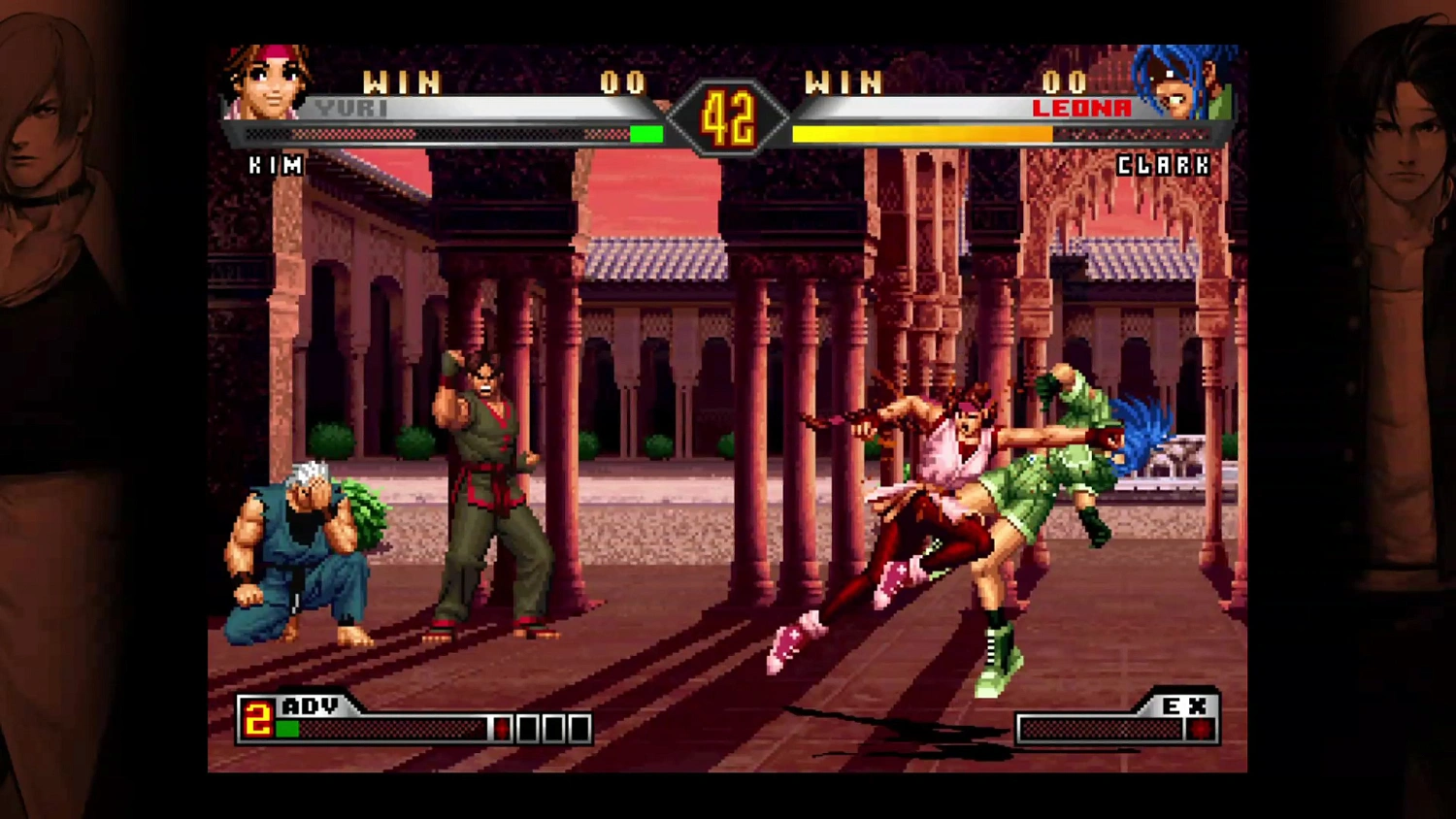The image size is (1456, 819).
Task: Toggle the red MAX orb on EX gauge
Action: coord(1201,728)
